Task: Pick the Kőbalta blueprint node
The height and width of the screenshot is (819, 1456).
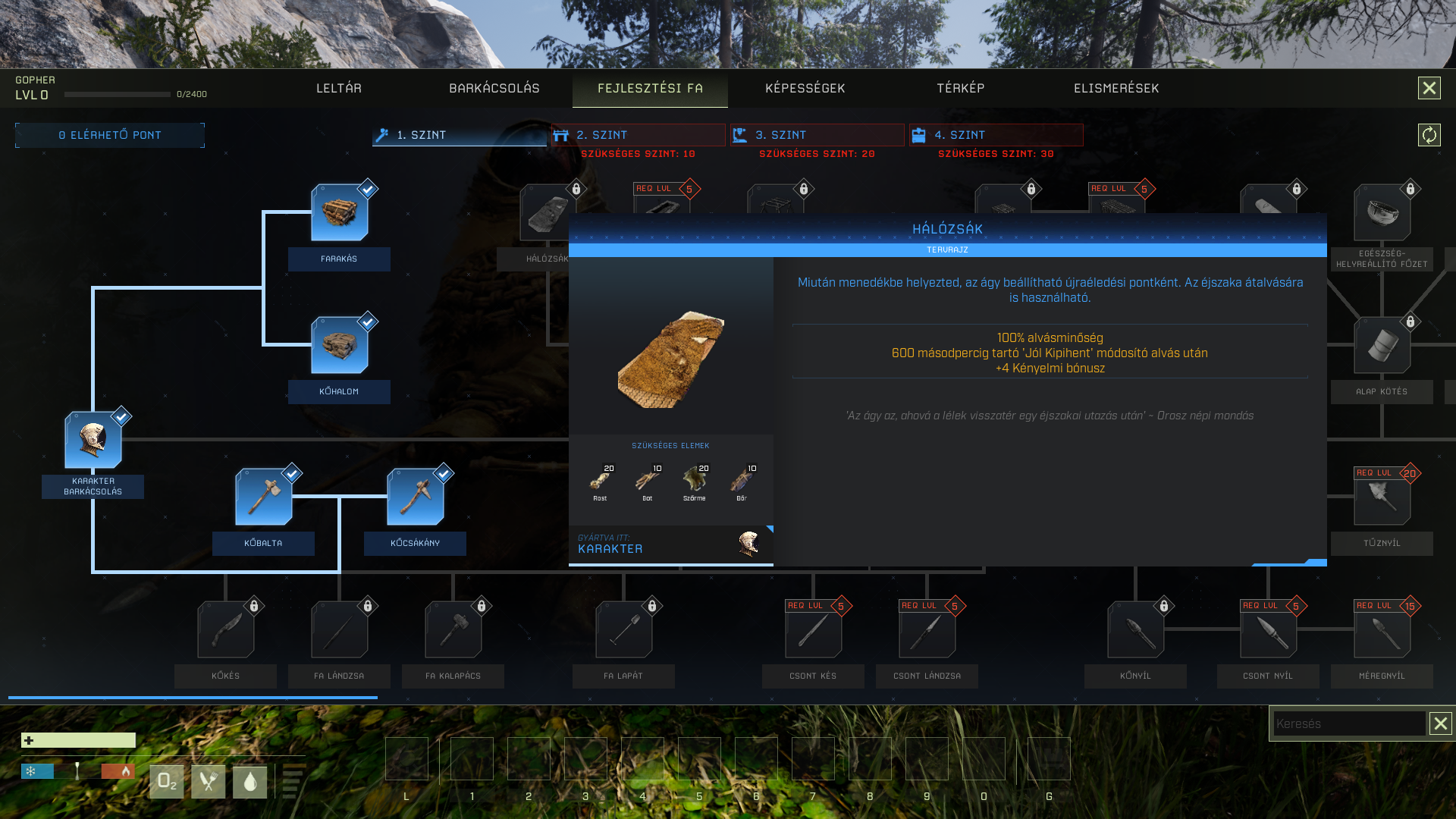Action: click(x=263, y=497)
